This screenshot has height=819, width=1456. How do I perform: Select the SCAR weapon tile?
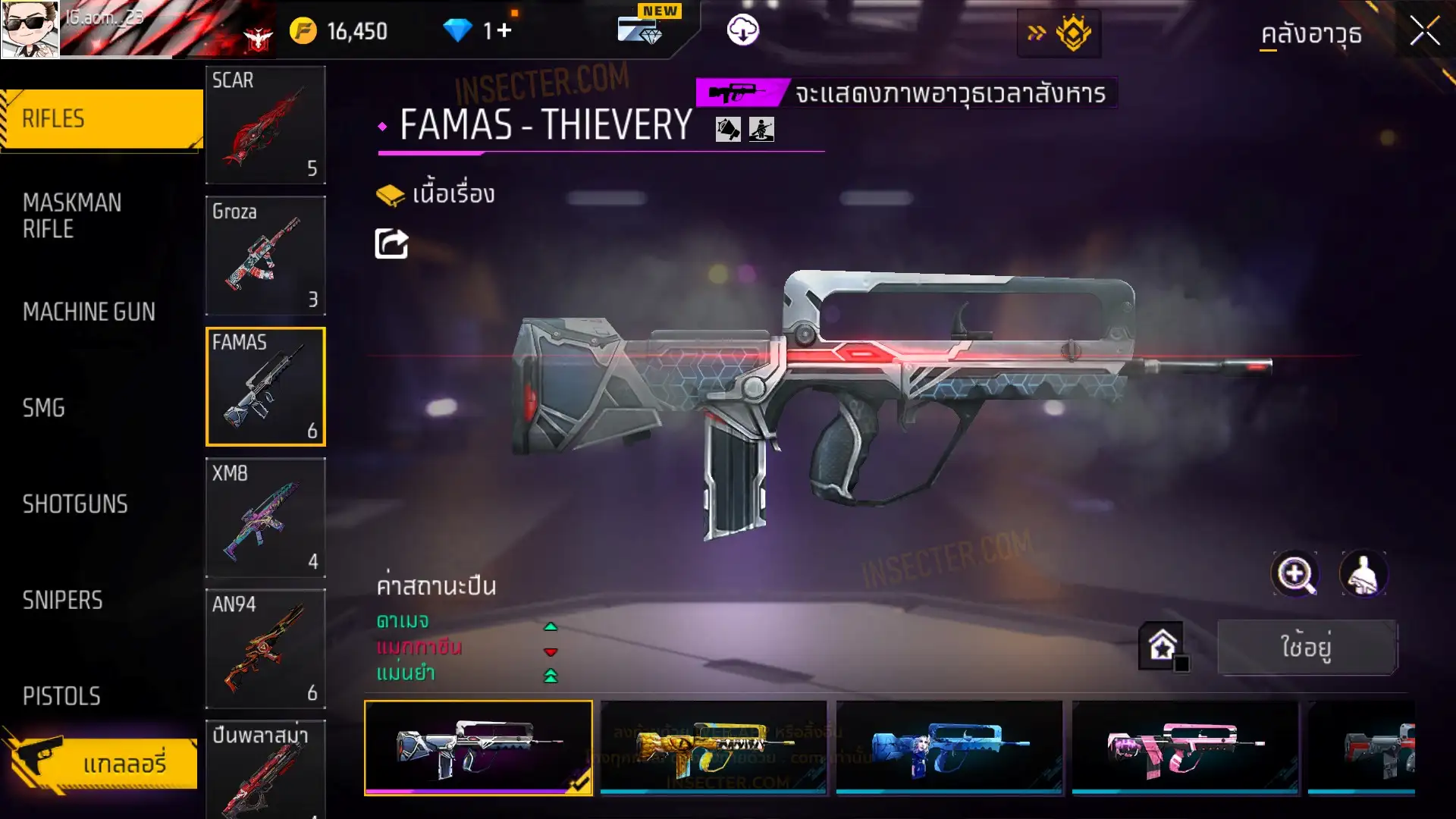tap(265, 125)
